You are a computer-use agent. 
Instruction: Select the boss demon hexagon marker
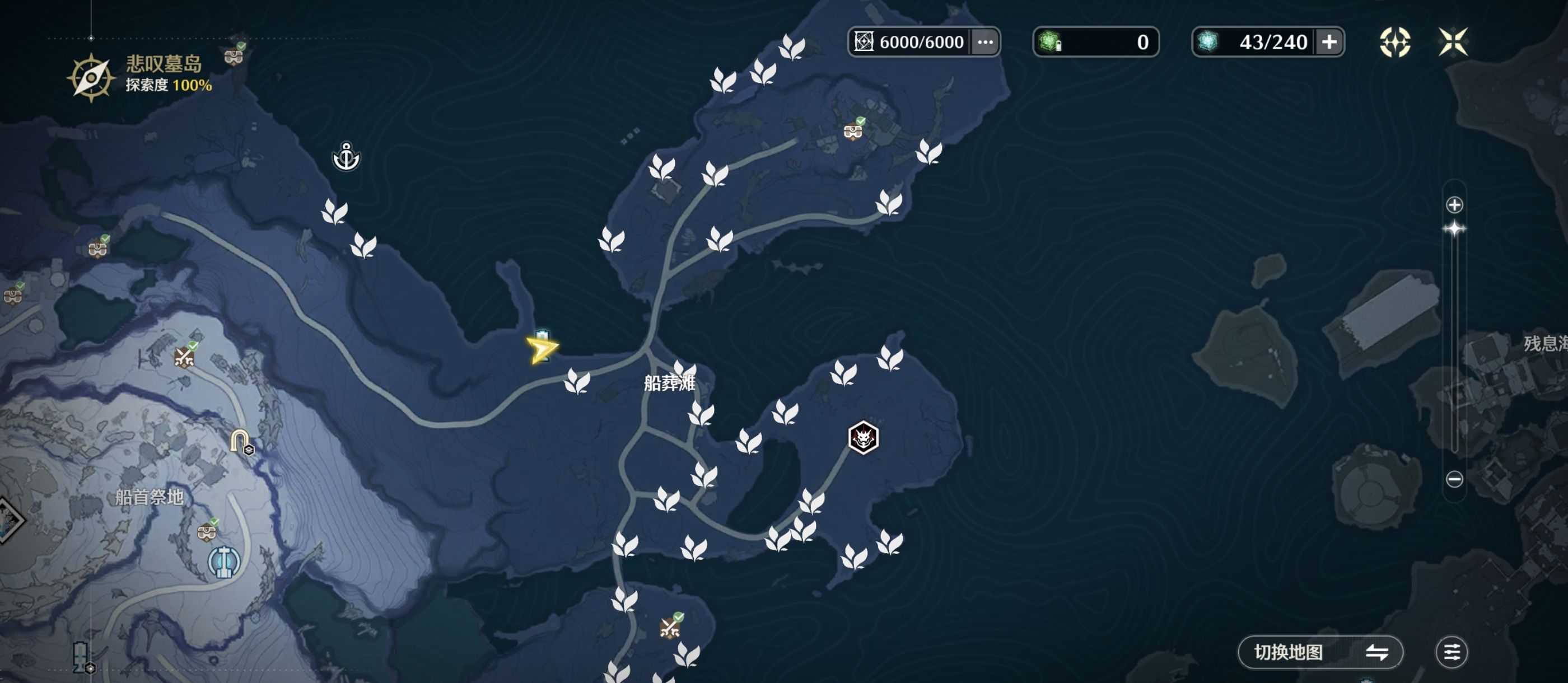pos(862,437)
